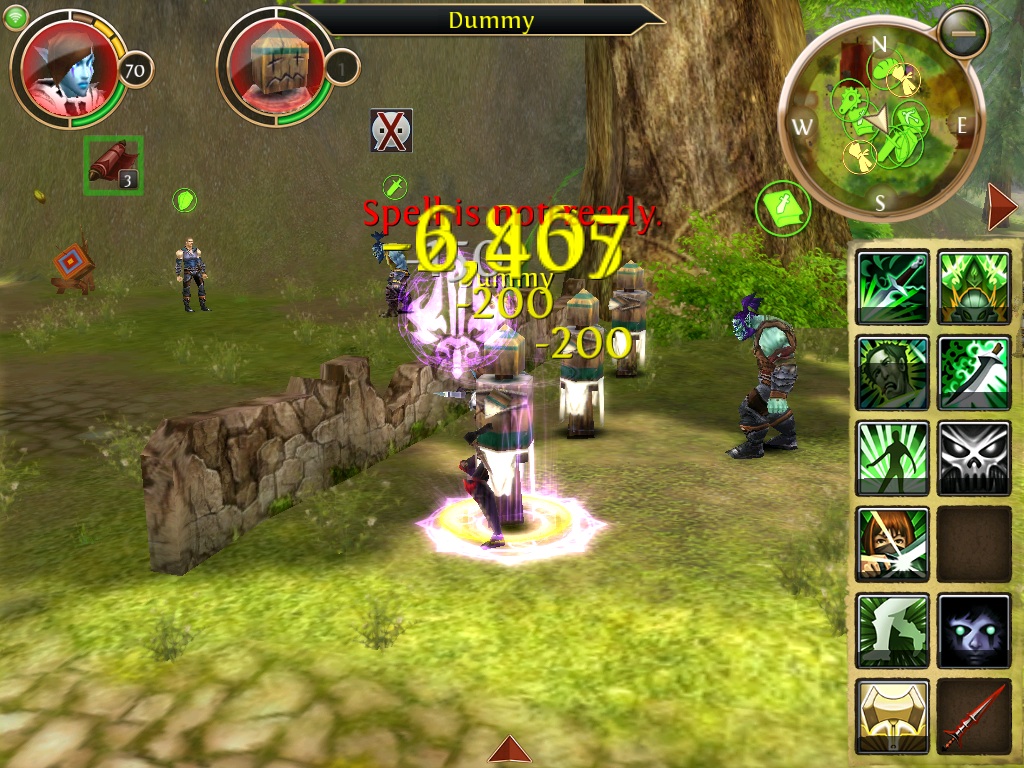Trigger the green silhouette burst skill
This screenshot has height=768, width=1024.
click(892, 458)
